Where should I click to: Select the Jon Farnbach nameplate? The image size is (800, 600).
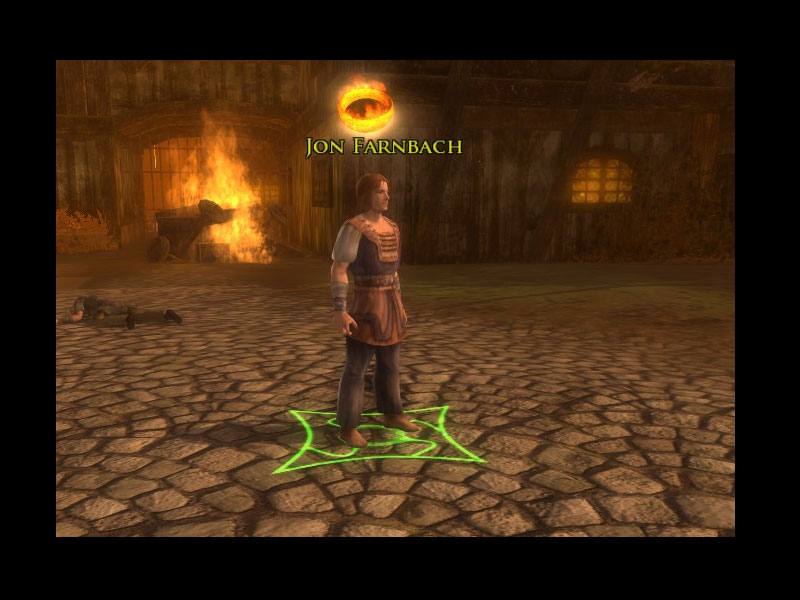click(384, 147)
